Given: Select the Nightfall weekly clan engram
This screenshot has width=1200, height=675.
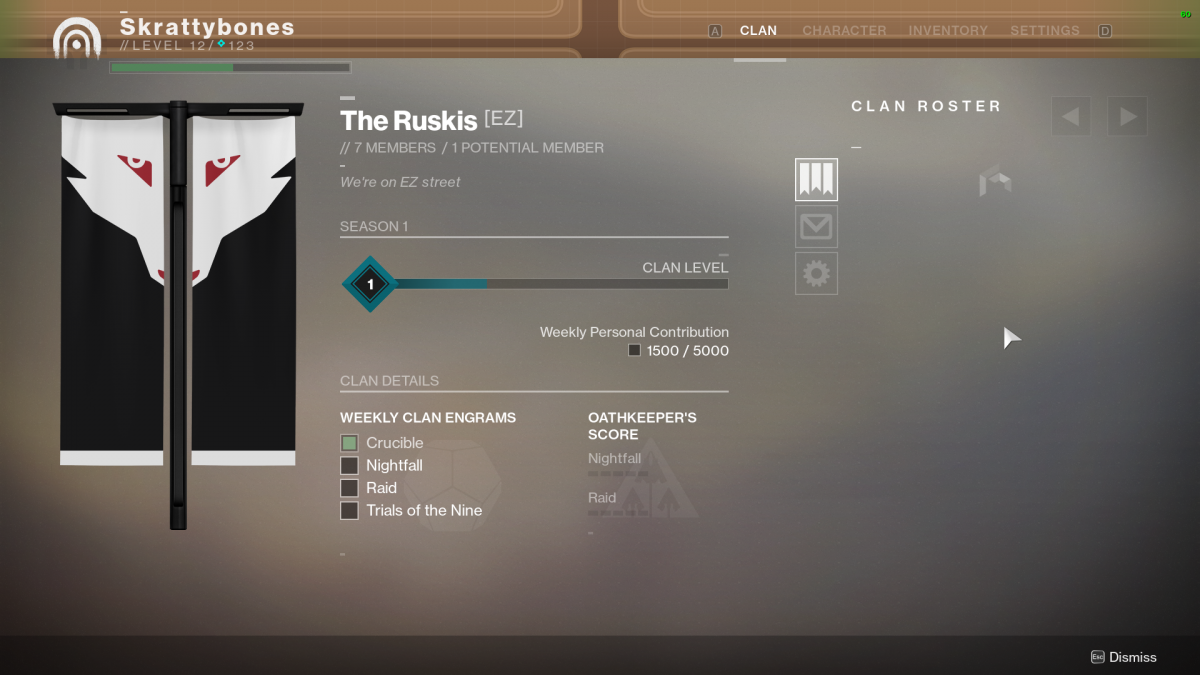Looking at the screenshot, I should click(349, 465).
